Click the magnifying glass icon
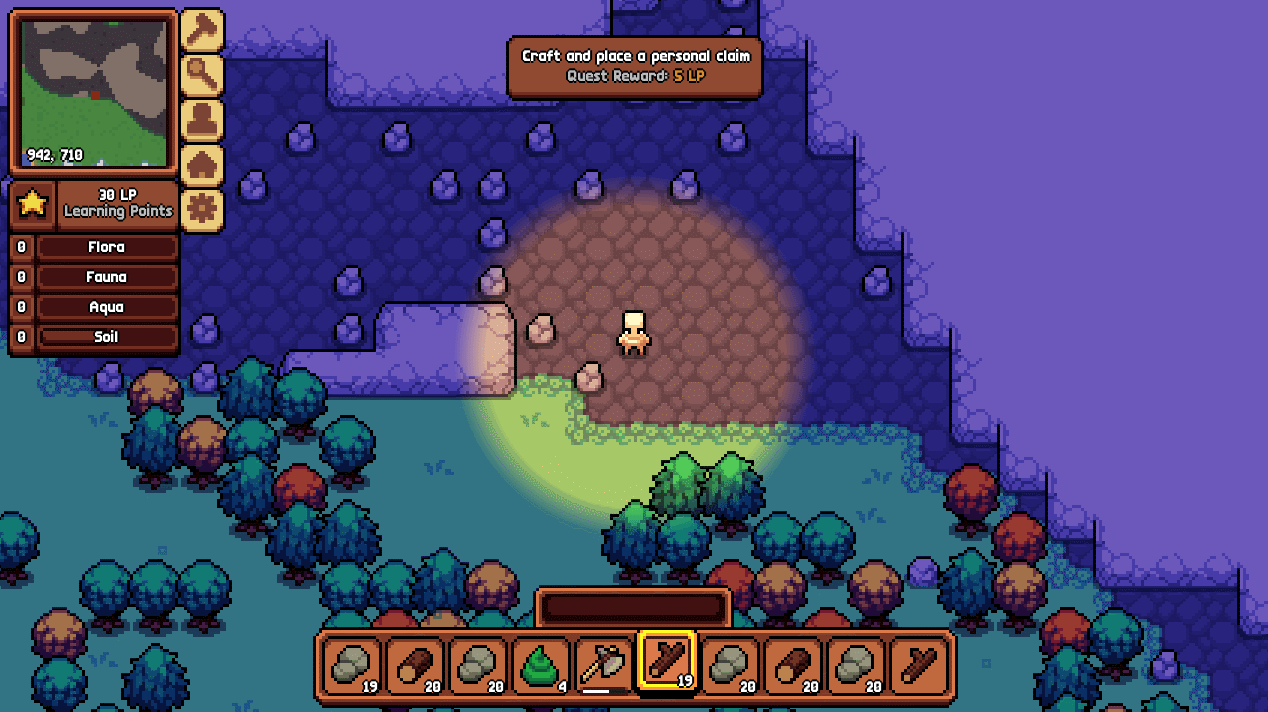 [x=201, y=76]
